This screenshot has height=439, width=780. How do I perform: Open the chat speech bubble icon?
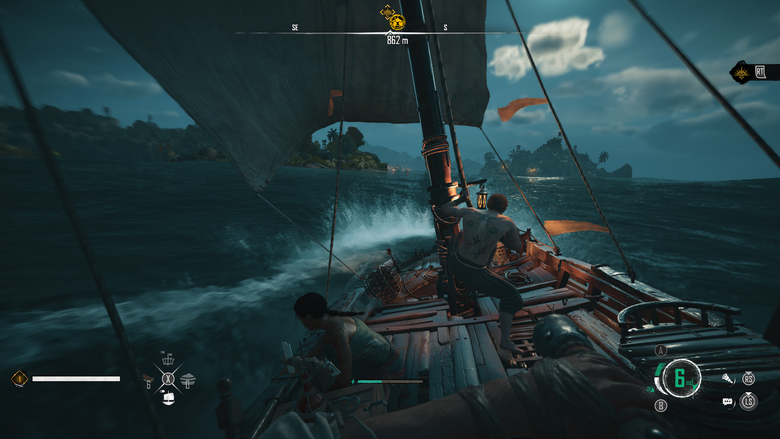[727, 401]
